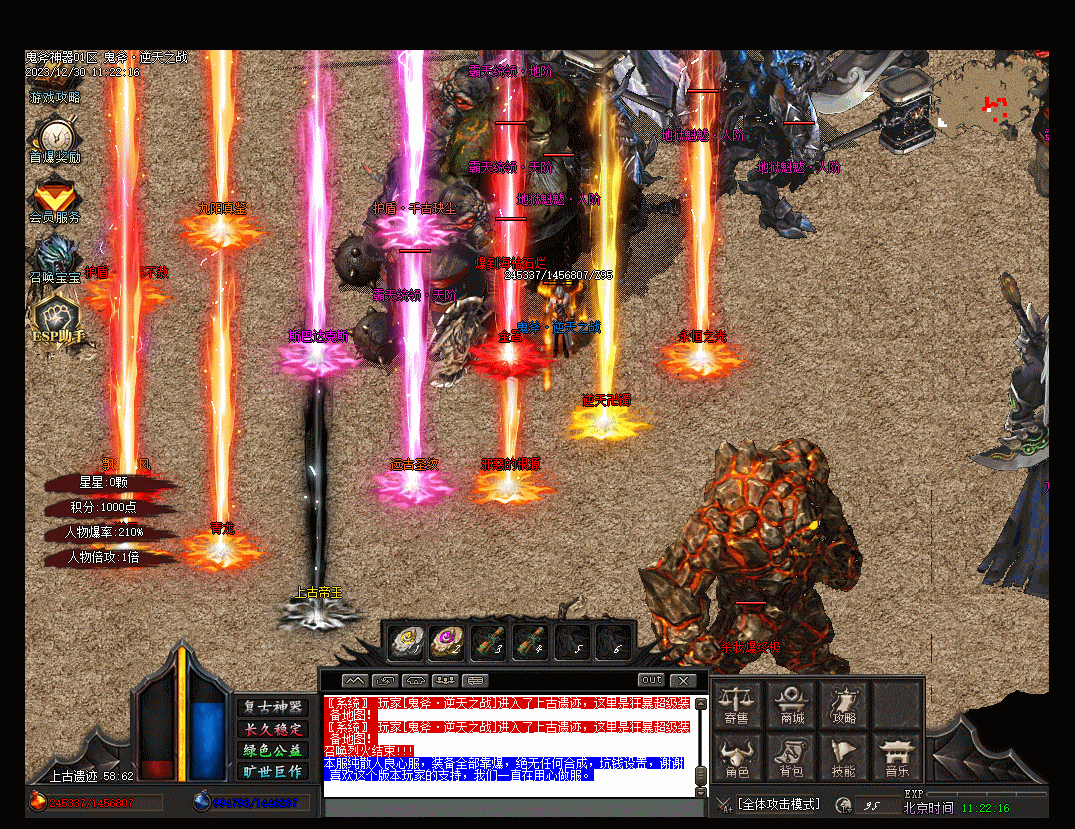
Task: Open the 角色 character panel
Action: (737, 757)
